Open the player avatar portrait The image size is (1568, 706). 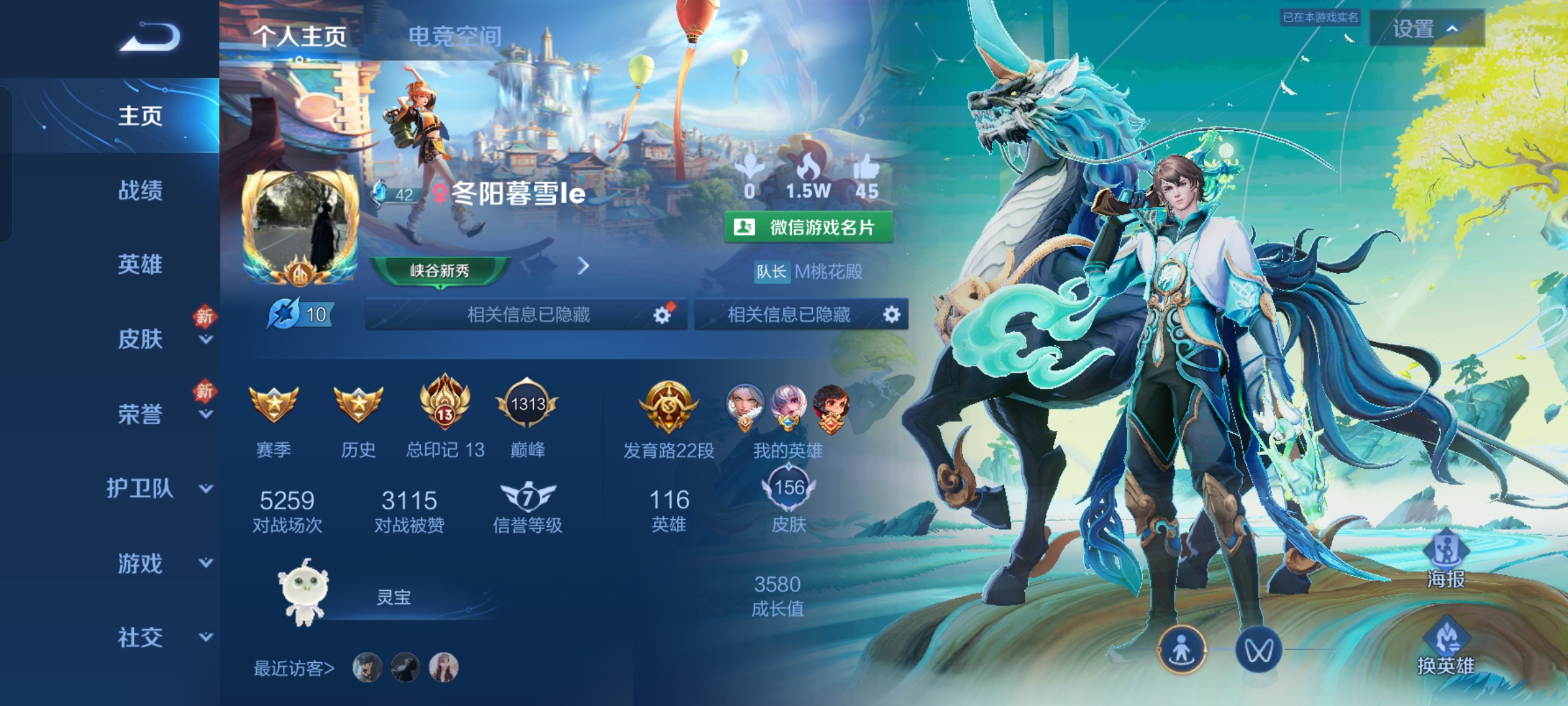pos(301,226)
